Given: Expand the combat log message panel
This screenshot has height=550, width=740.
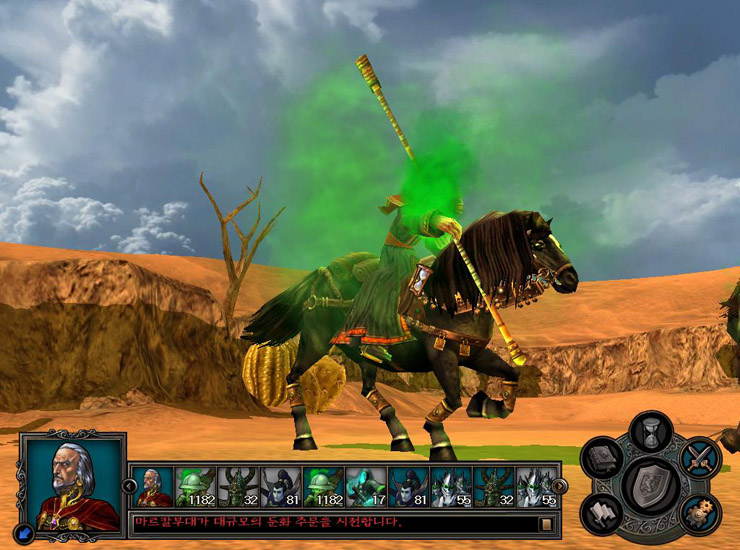Looking at the screenshot, I should pyautogui.click(x=546, y=523).
